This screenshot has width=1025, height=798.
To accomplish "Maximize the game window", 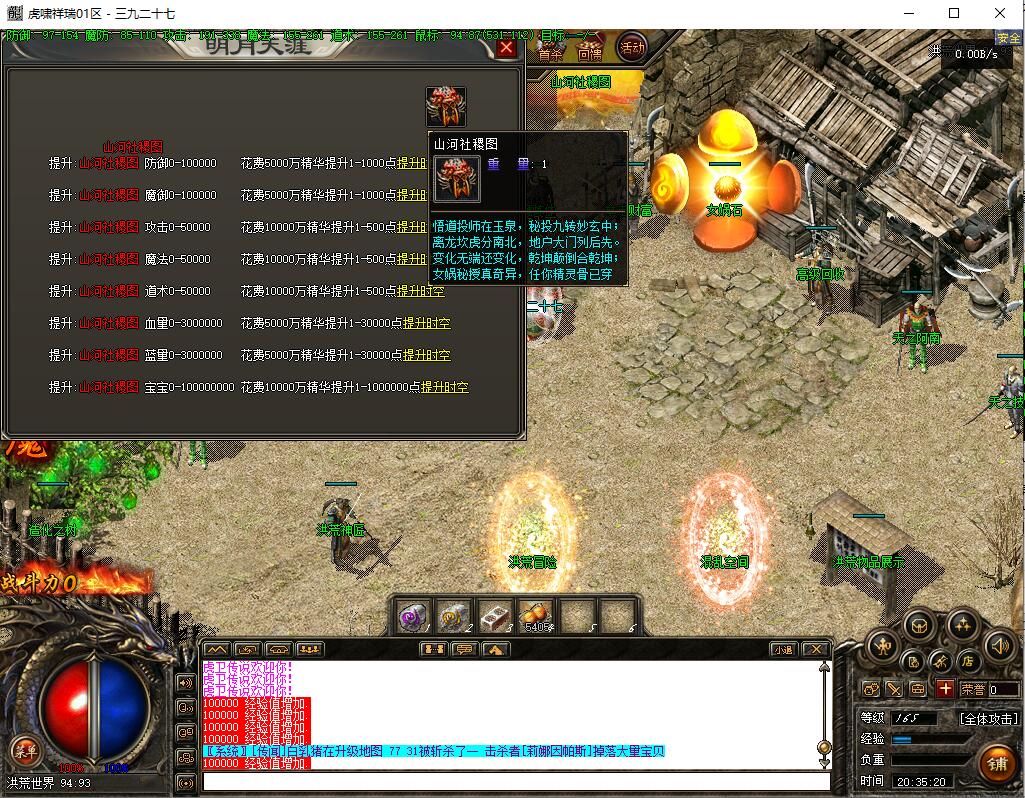I will point(954,13).
